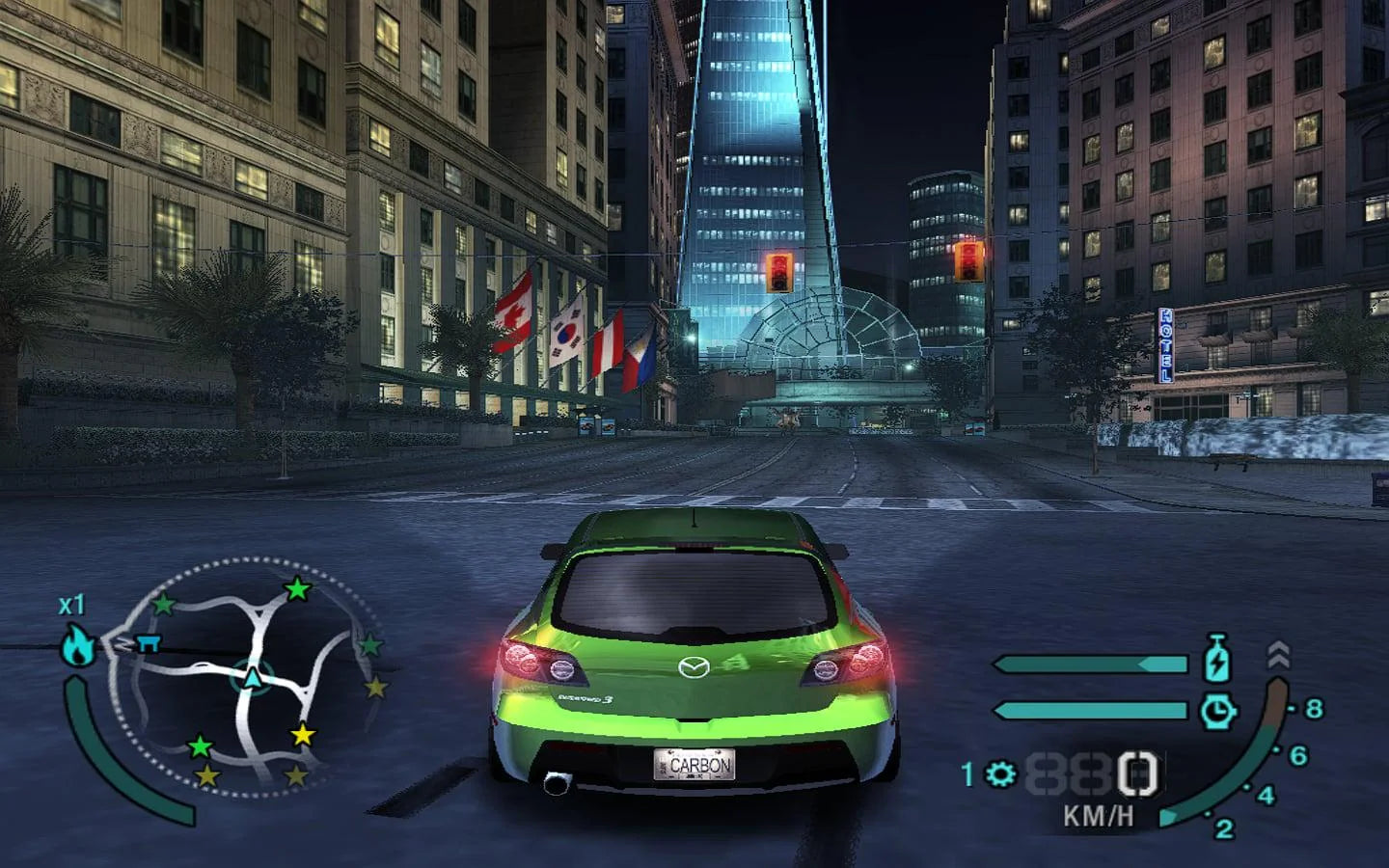Viewport: 1389px width, 868px height.
Task: Select the yellow star event marker on the minimap
Action: [x=304, y=735]
